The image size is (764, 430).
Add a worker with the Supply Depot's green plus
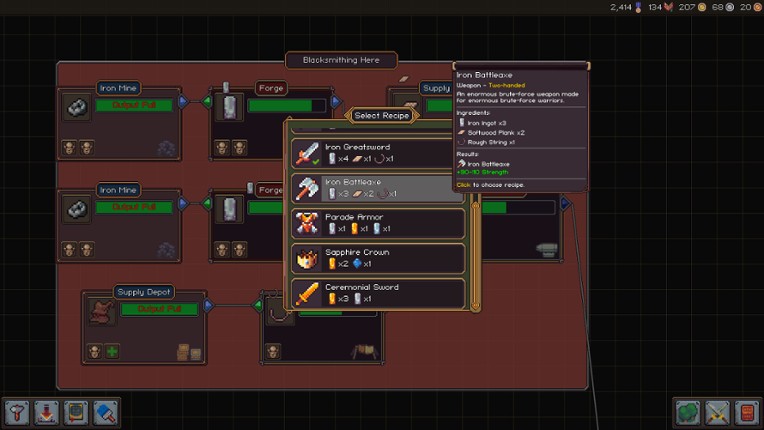pos(112,351)
